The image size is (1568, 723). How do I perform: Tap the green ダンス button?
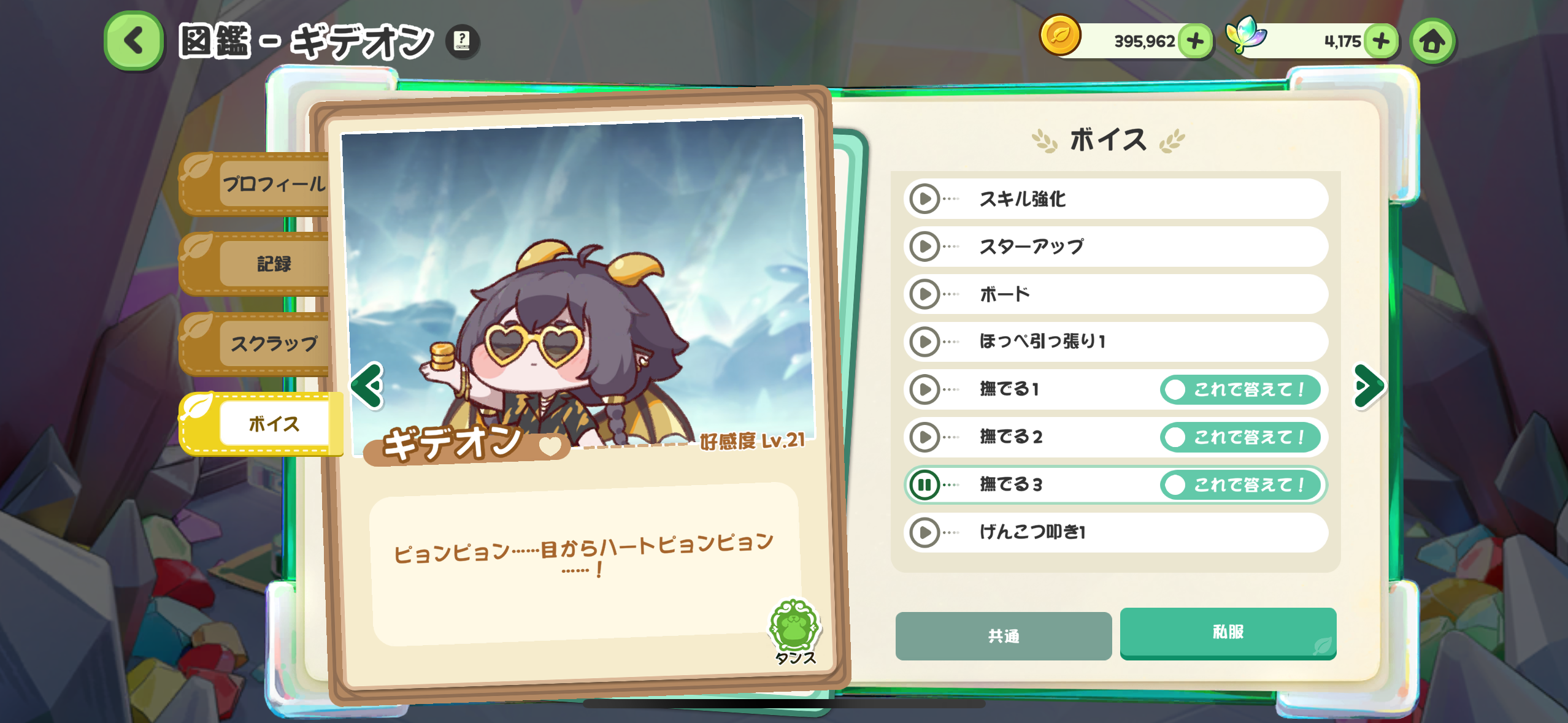[794, 630]
